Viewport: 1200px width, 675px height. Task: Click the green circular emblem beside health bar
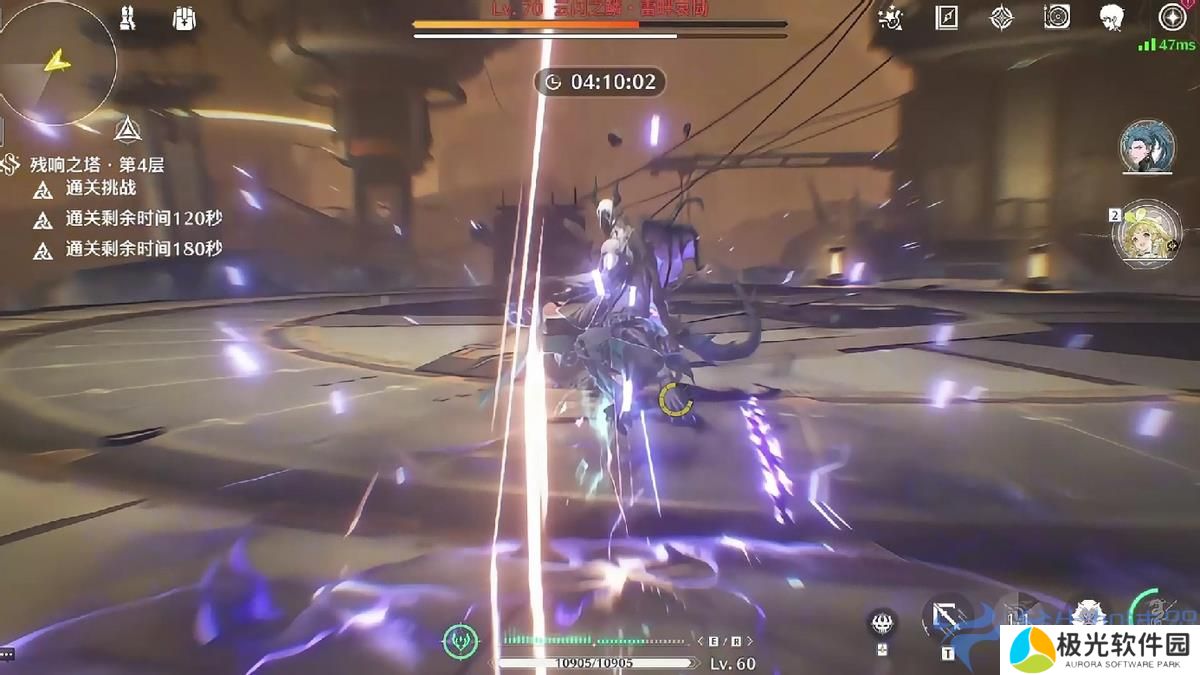460,640
